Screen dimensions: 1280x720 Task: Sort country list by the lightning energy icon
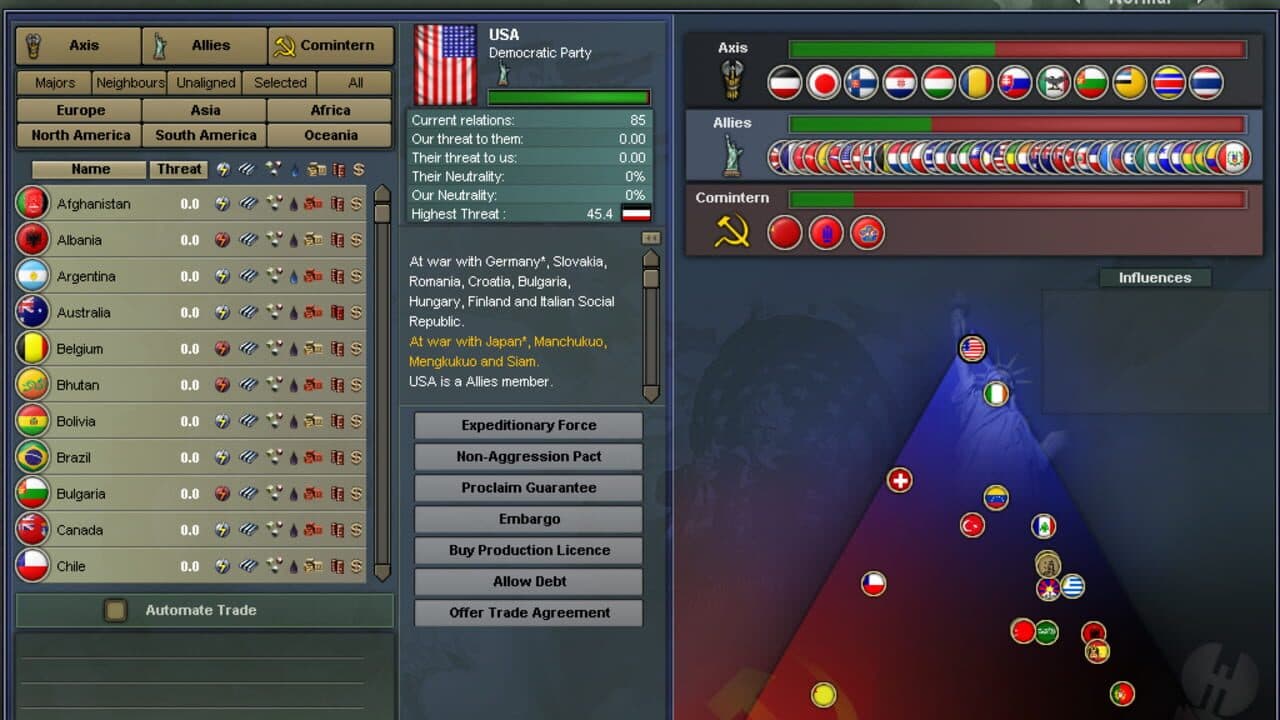point(224,170)
